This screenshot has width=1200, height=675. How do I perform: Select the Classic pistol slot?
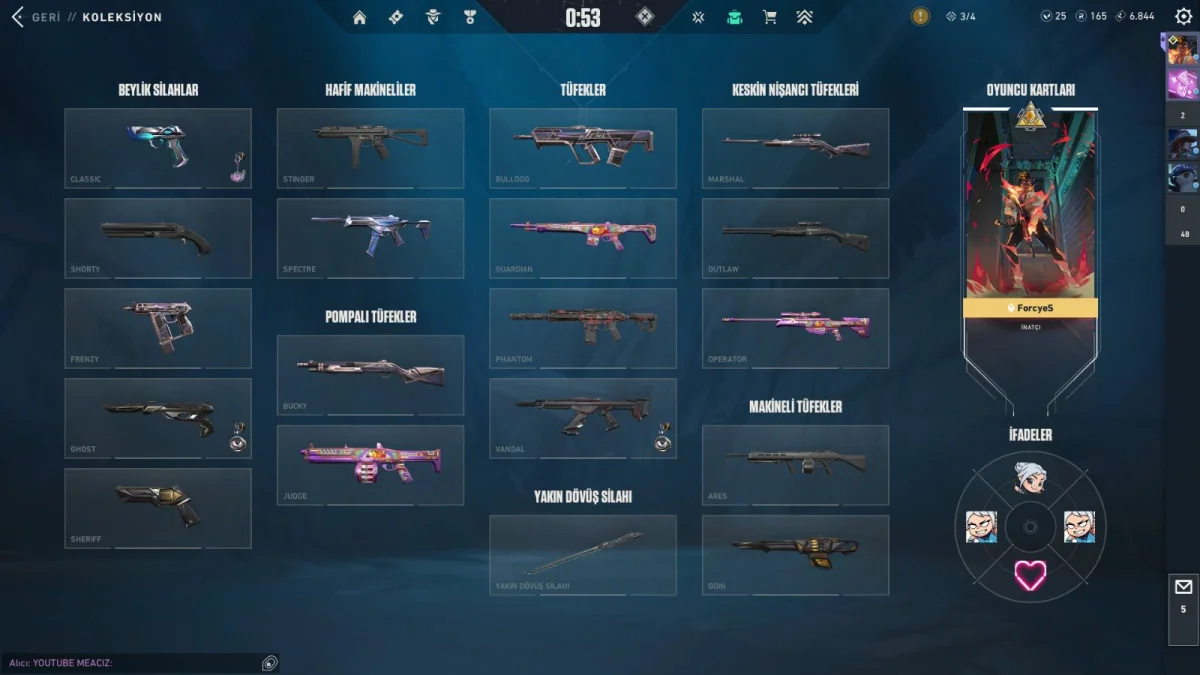(x=157, y=147)
